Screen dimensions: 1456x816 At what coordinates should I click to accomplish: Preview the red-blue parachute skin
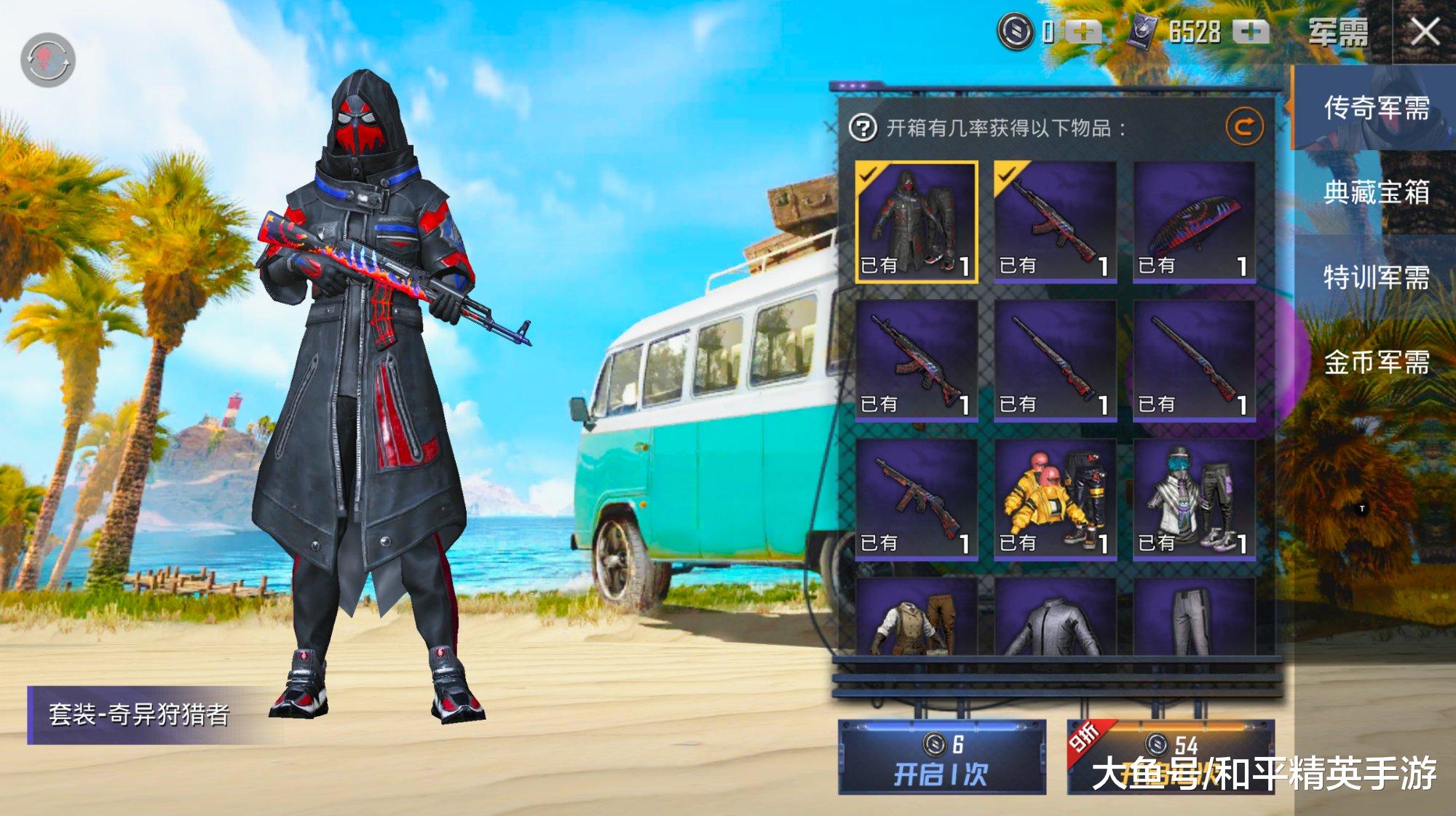coord(1194,221)
